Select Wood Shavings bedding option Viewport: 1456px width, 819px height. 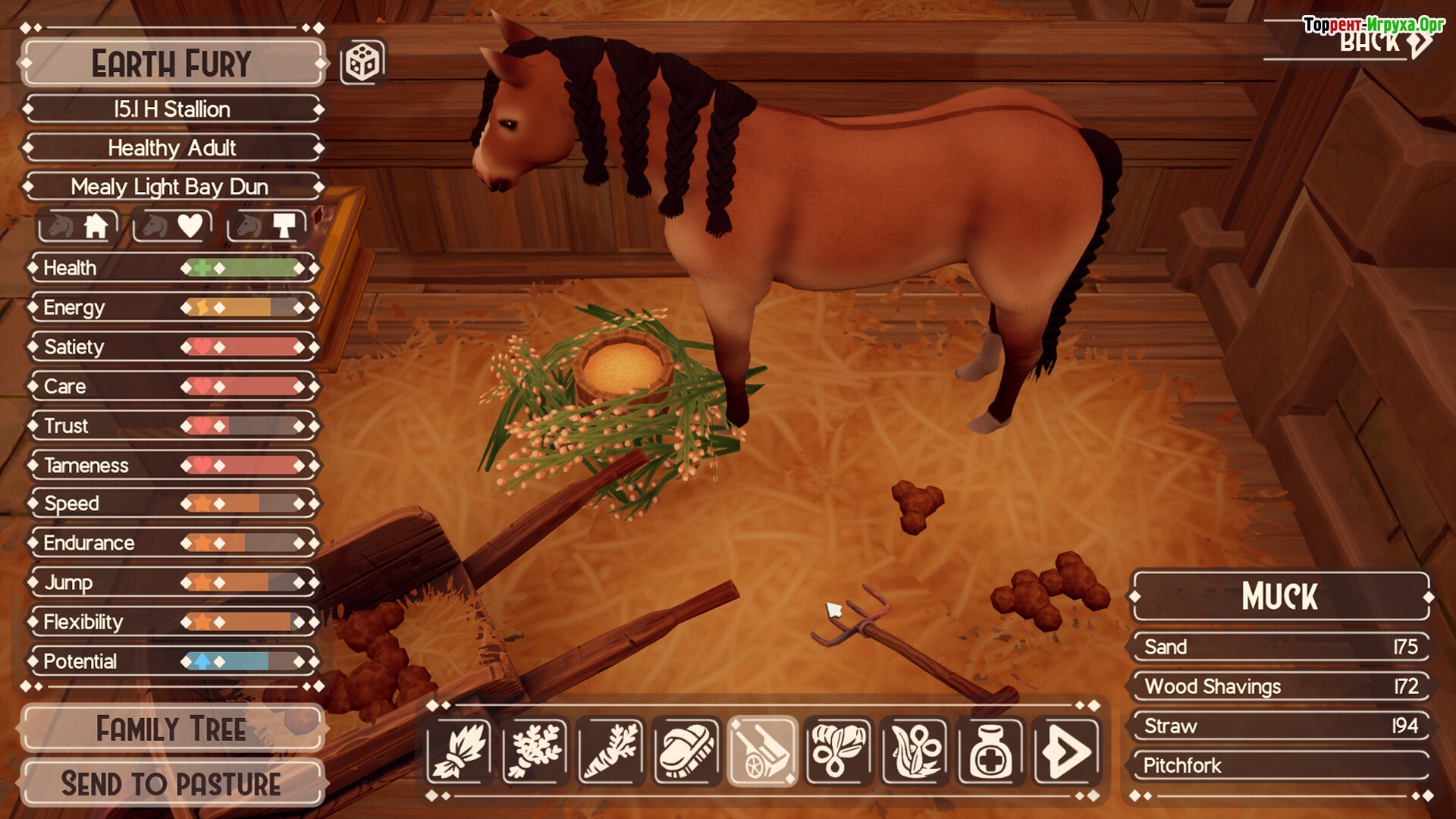pyautogui.click(x=1280, y=686)
